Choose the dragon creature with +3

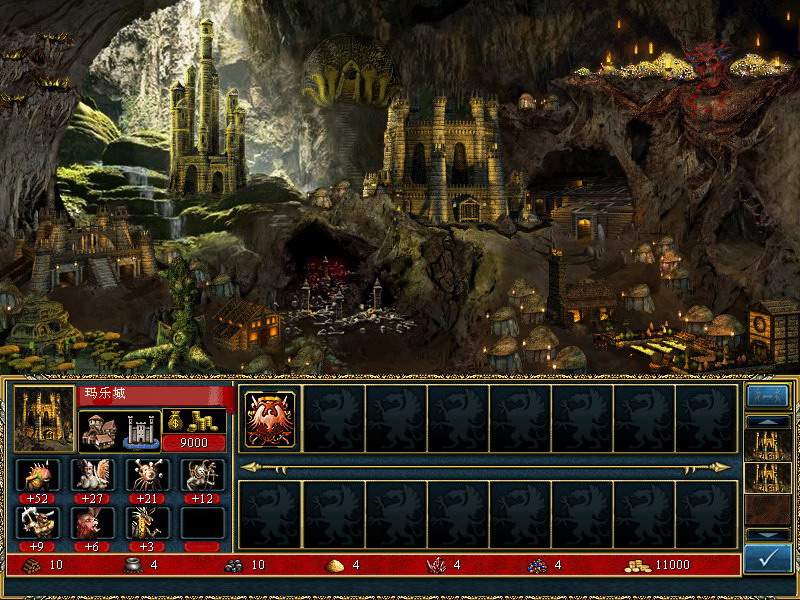click(x=147, y=523)
